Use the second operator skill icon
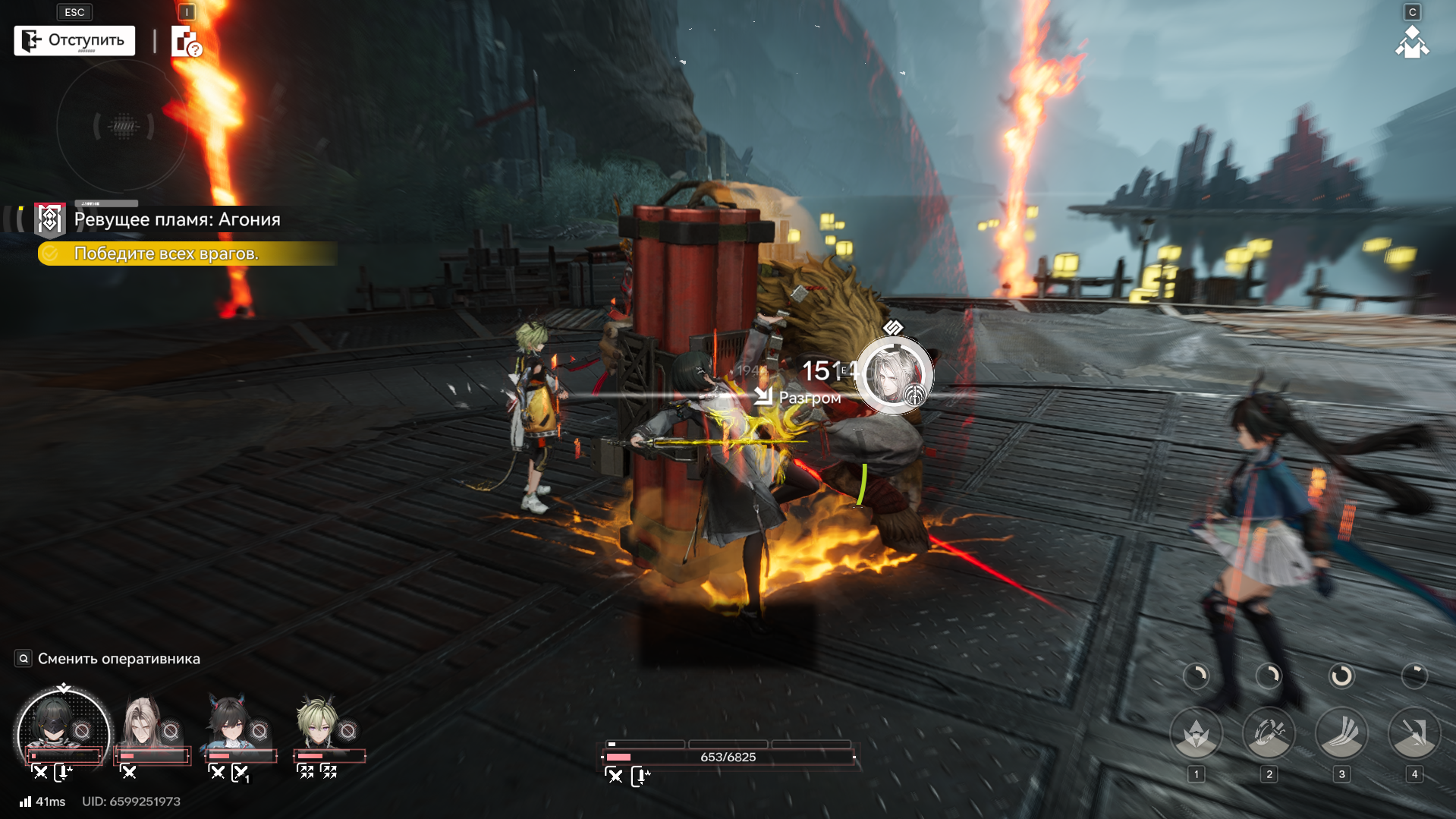The width and height of the screenshot is (1456, 819). pyautogui.click(x=1269, y=733)
